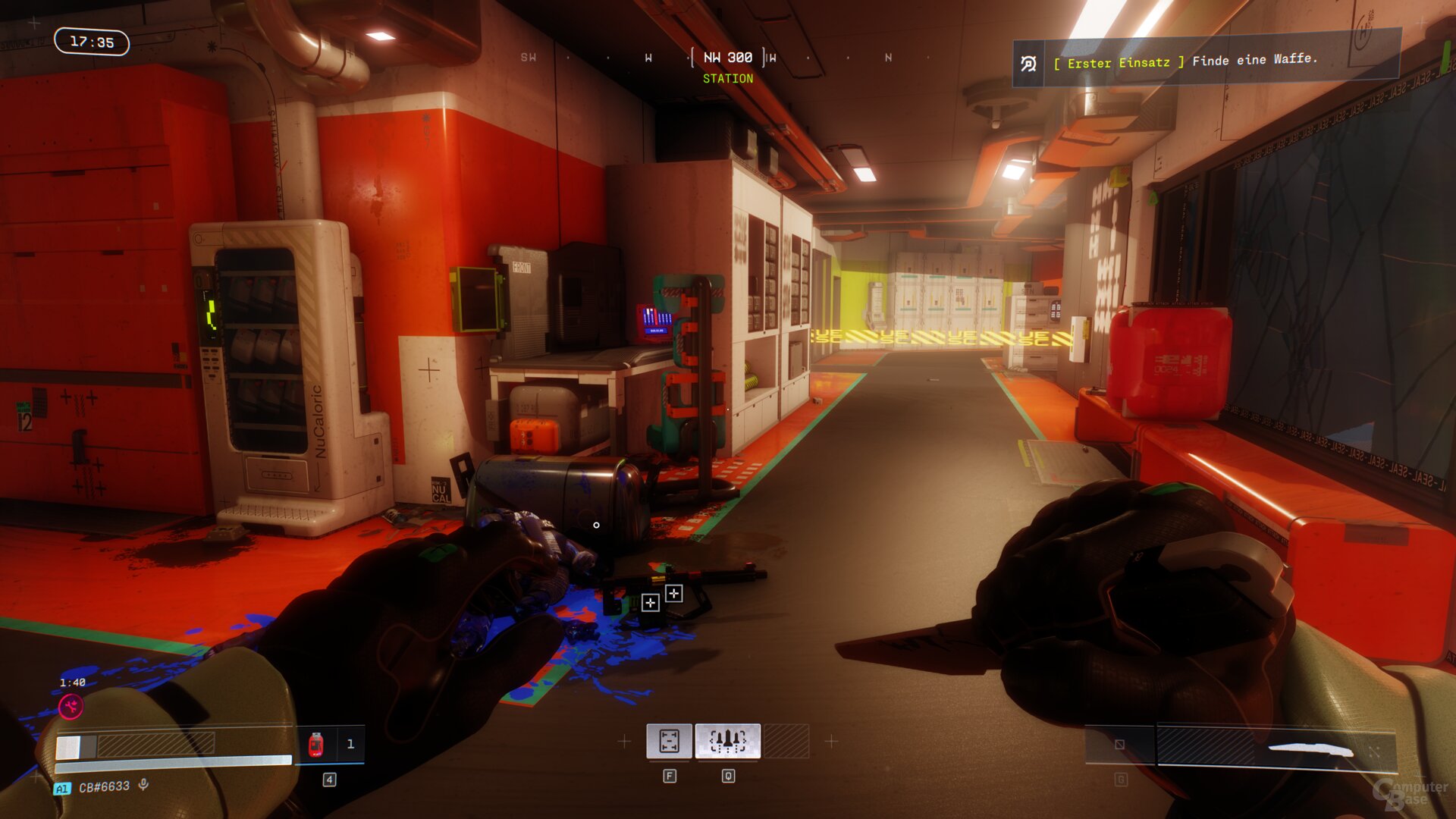This screenshot has width=1456, height=819.
Task: Click the objective tracker's target icon
Action: [x=1029, y=64]
